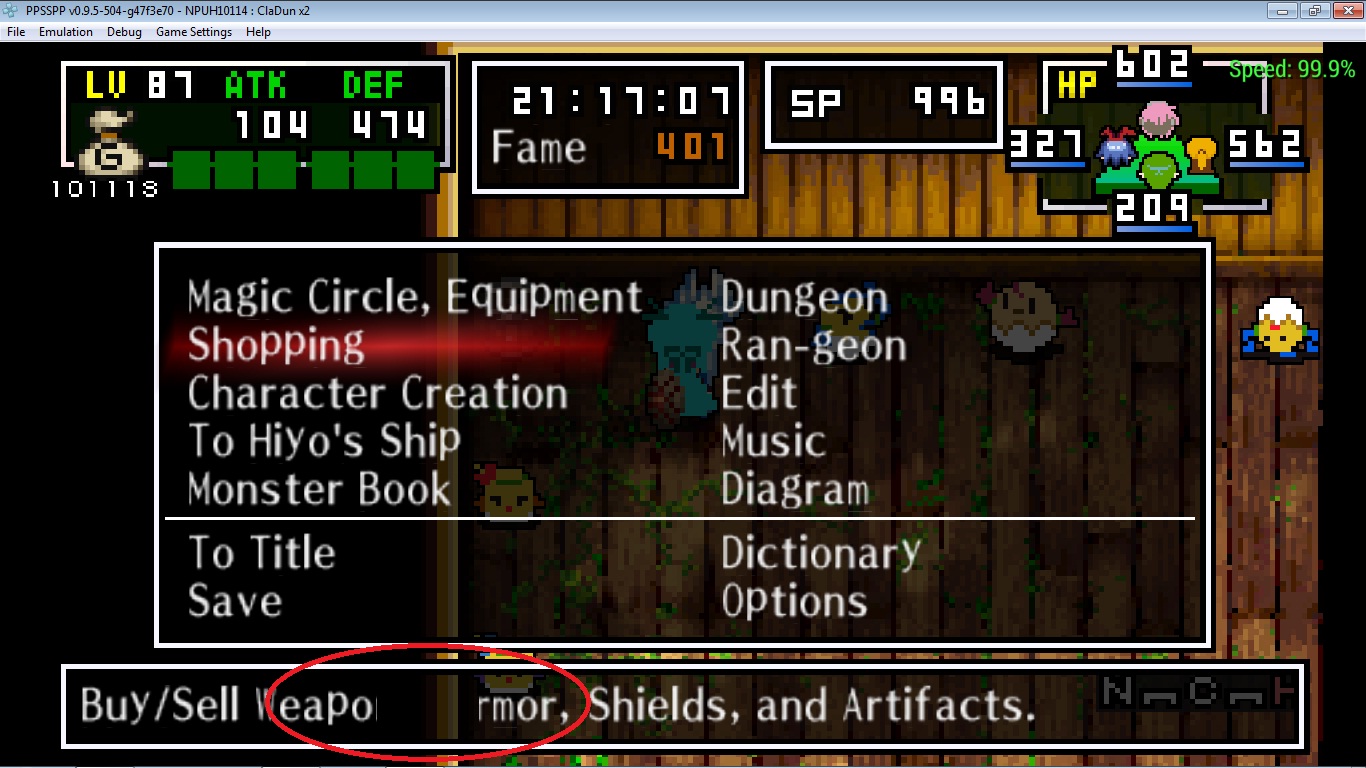Enter the Dungeon menu entry

[x=804, y=298]
